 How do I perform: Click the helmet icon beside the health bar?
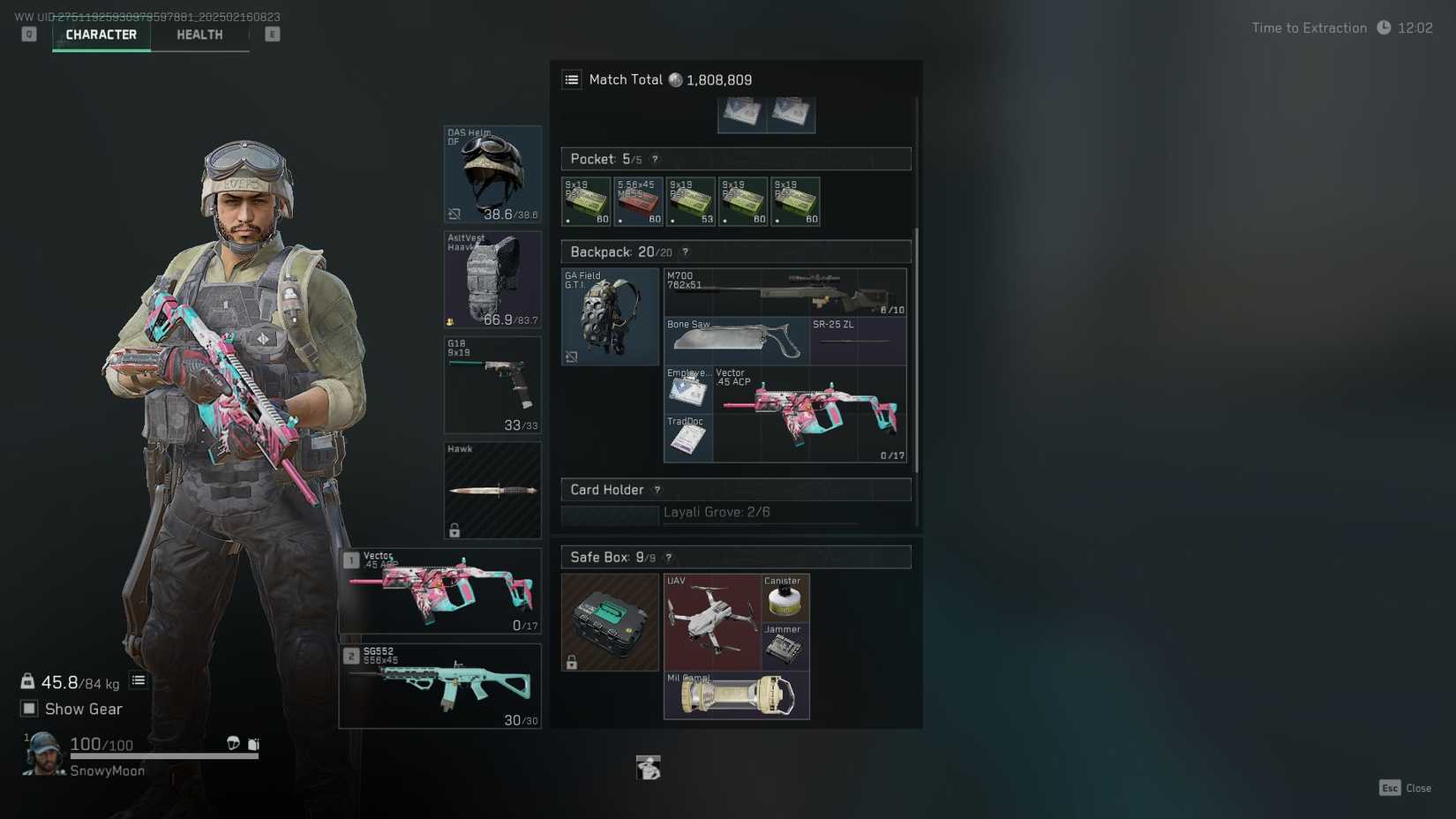234,744
